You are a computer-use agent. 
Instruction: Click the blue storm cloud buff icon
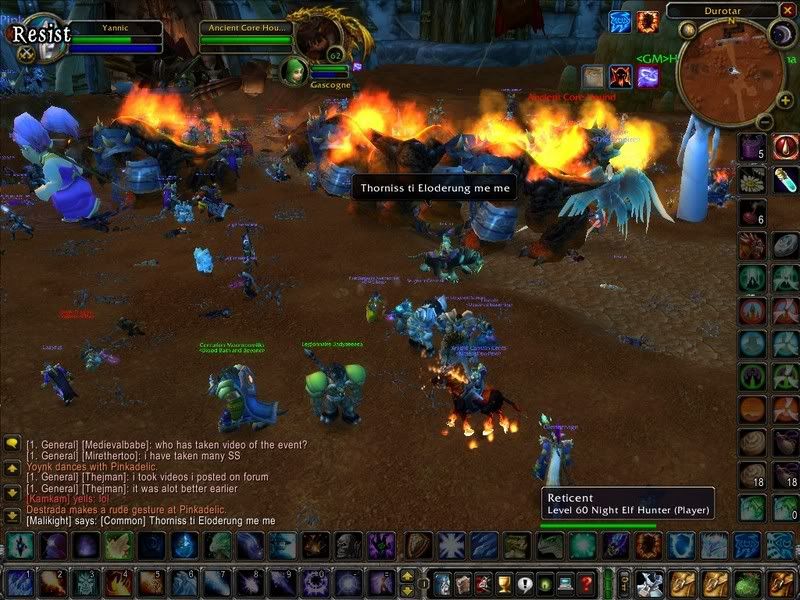tap(620, 21)
